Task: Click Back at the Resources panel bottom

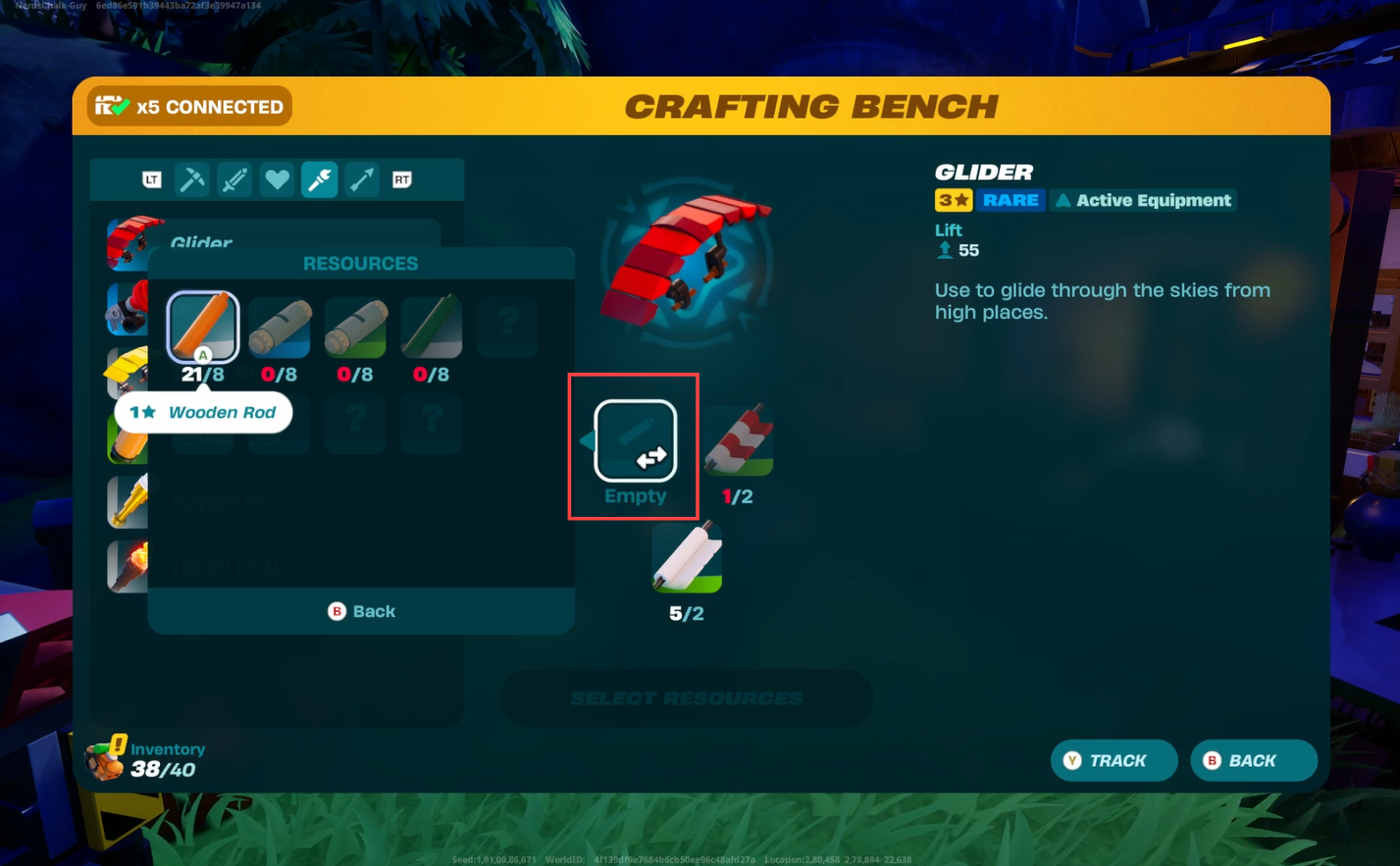Action: click(x=361, y=611)
